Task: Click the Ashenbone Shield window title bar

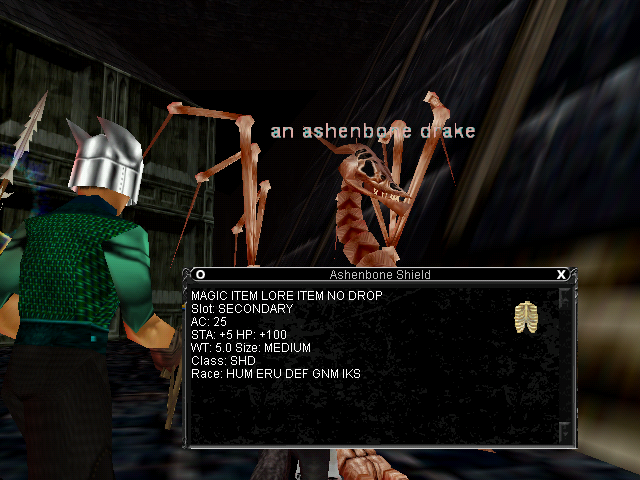Action: pos(380,274)
